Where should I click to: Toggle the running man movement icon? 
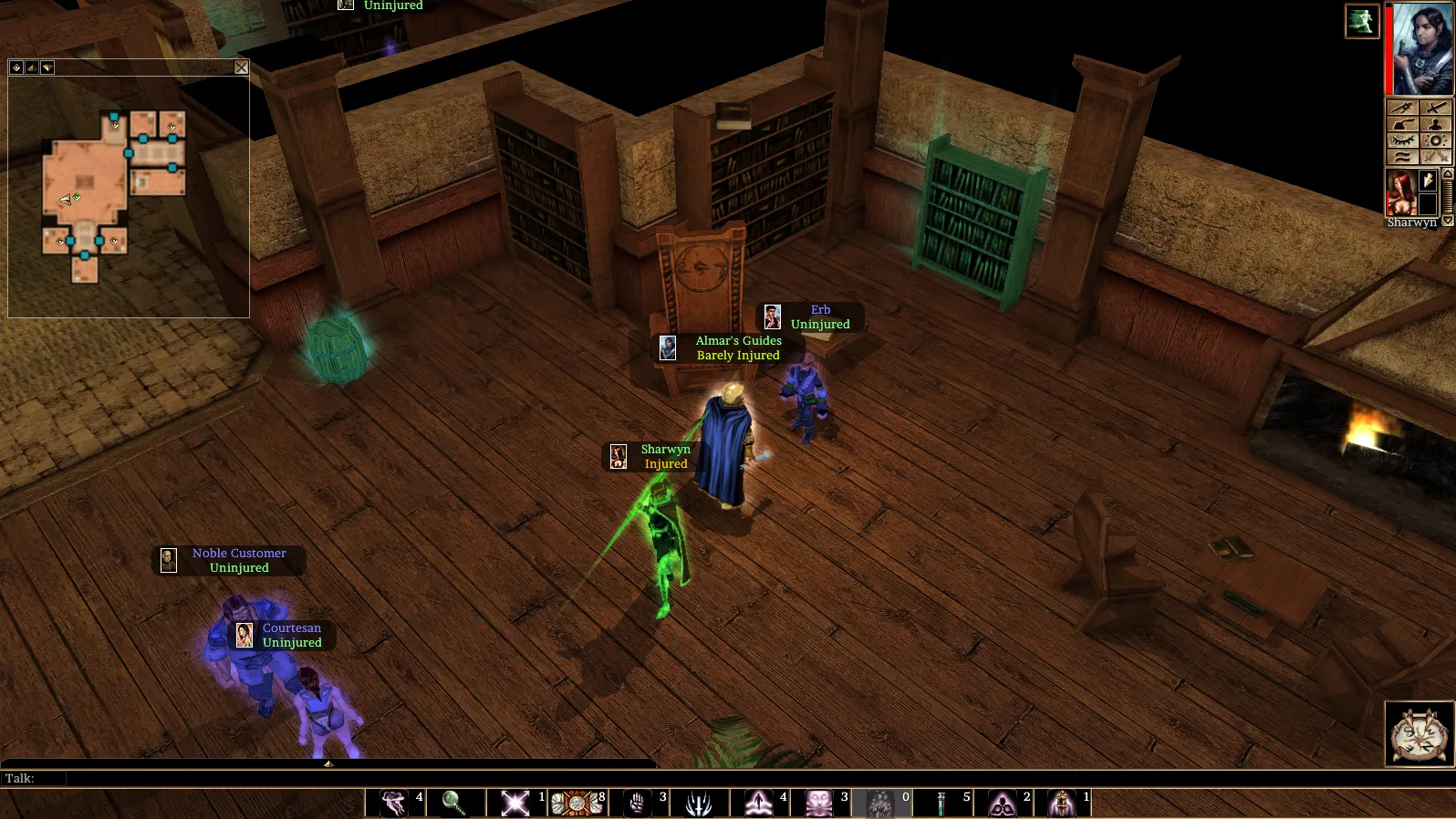(1361, 21)
